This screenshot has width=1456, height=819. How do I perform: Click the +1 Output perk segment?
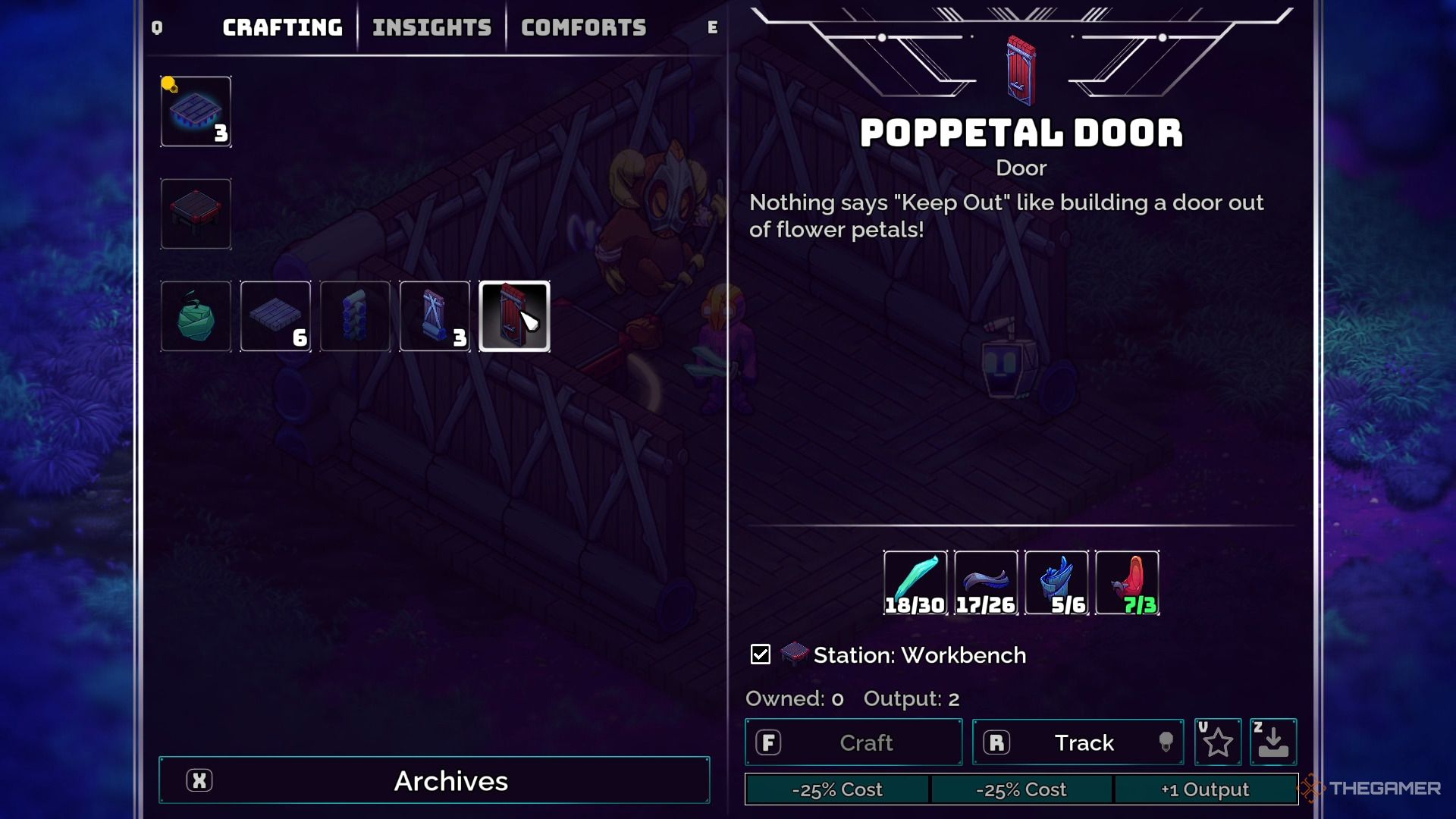(x=1204, y=789)
